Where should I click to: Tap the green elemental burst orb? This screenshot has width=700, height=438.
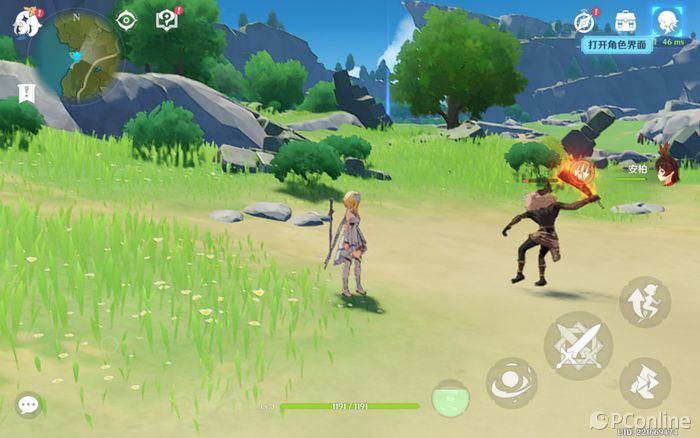(450, 398)
